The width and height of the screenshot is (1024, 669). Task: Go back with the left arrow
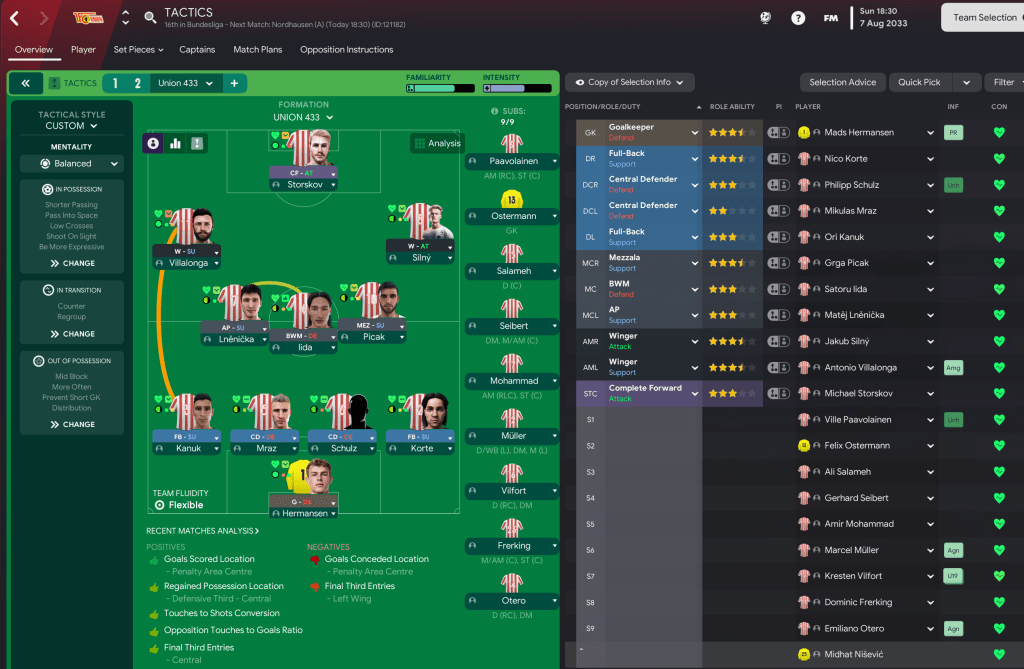coord(14,18)
